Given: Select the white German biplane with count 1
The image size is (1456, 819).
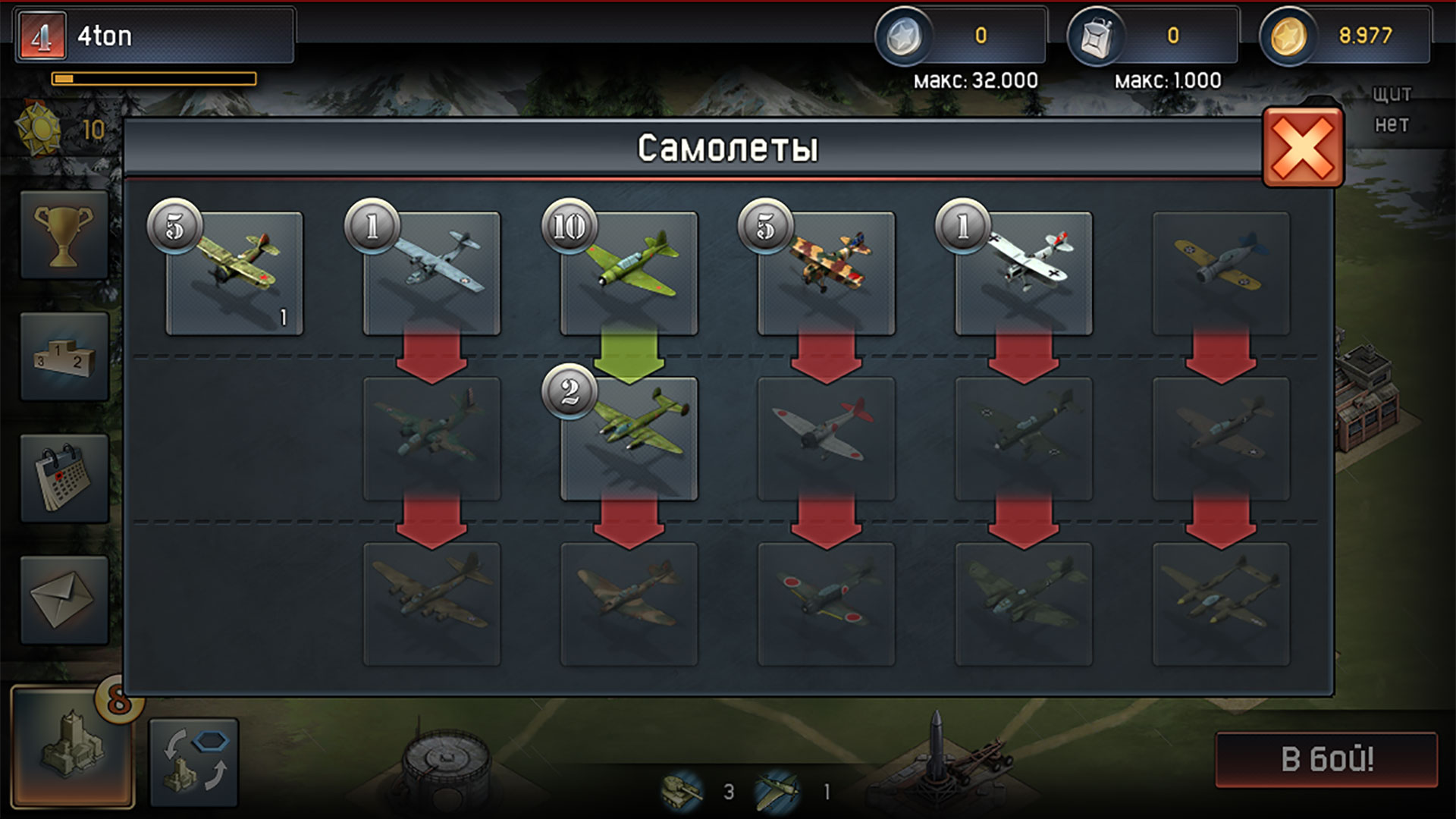Looking at the screenshot, I should (1024, 273).
